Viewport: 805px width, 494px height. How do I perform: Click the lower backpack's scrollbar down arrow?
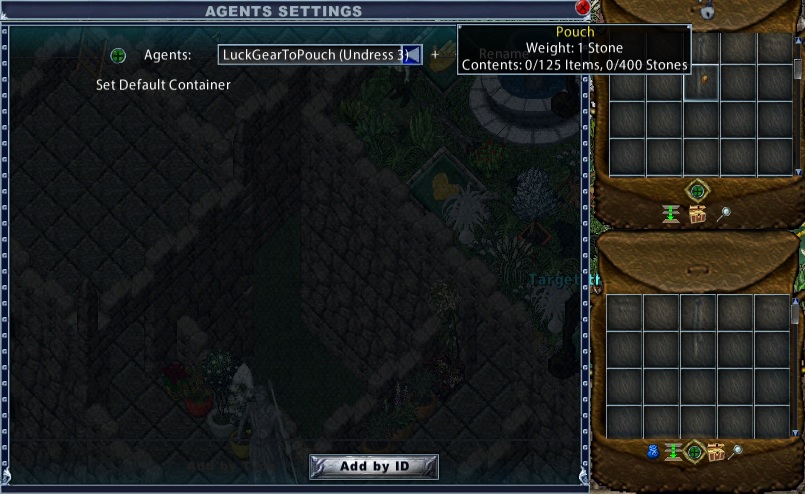[x=796, y=432]
